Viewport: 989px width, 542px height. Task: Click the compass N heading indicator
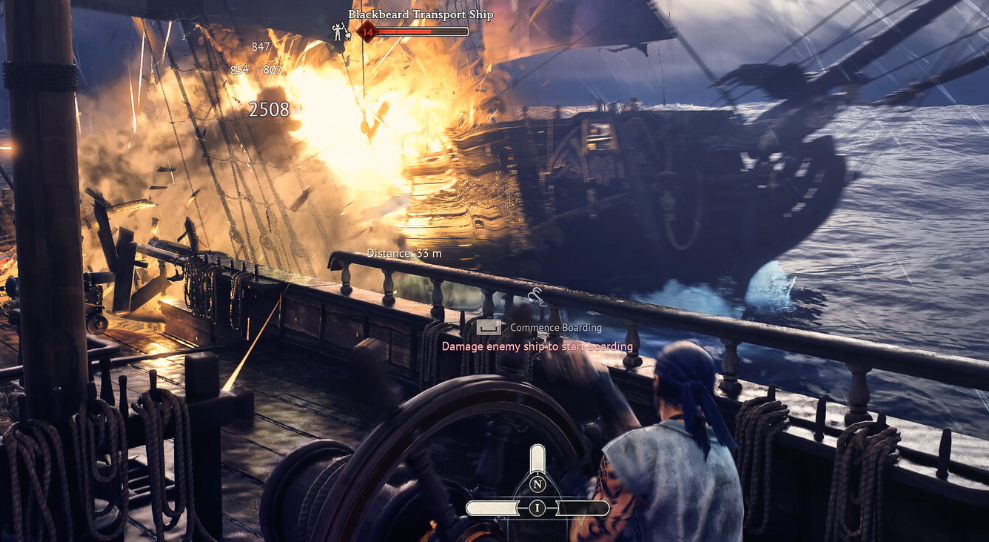(x=538, y=485)
